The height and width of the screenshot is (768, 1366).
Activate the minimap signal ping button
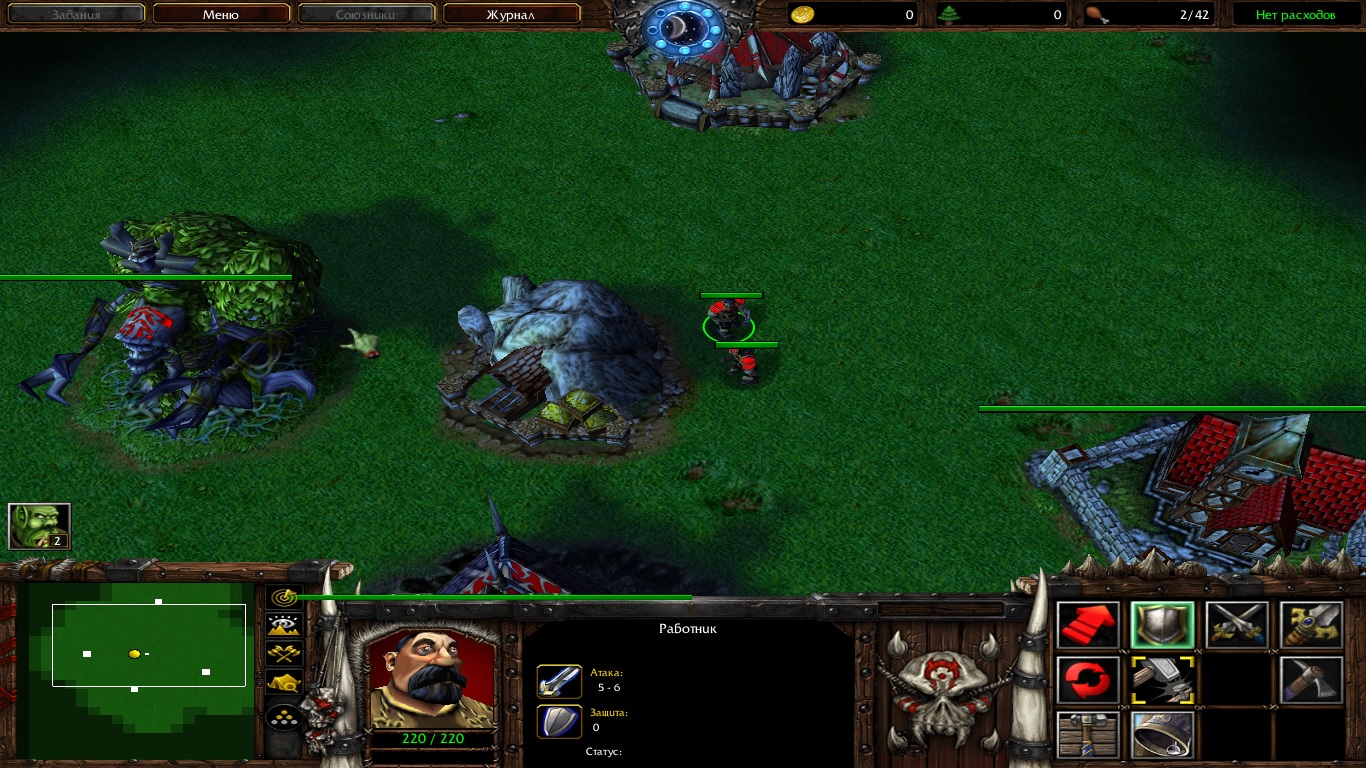click(x=285, y=597)
